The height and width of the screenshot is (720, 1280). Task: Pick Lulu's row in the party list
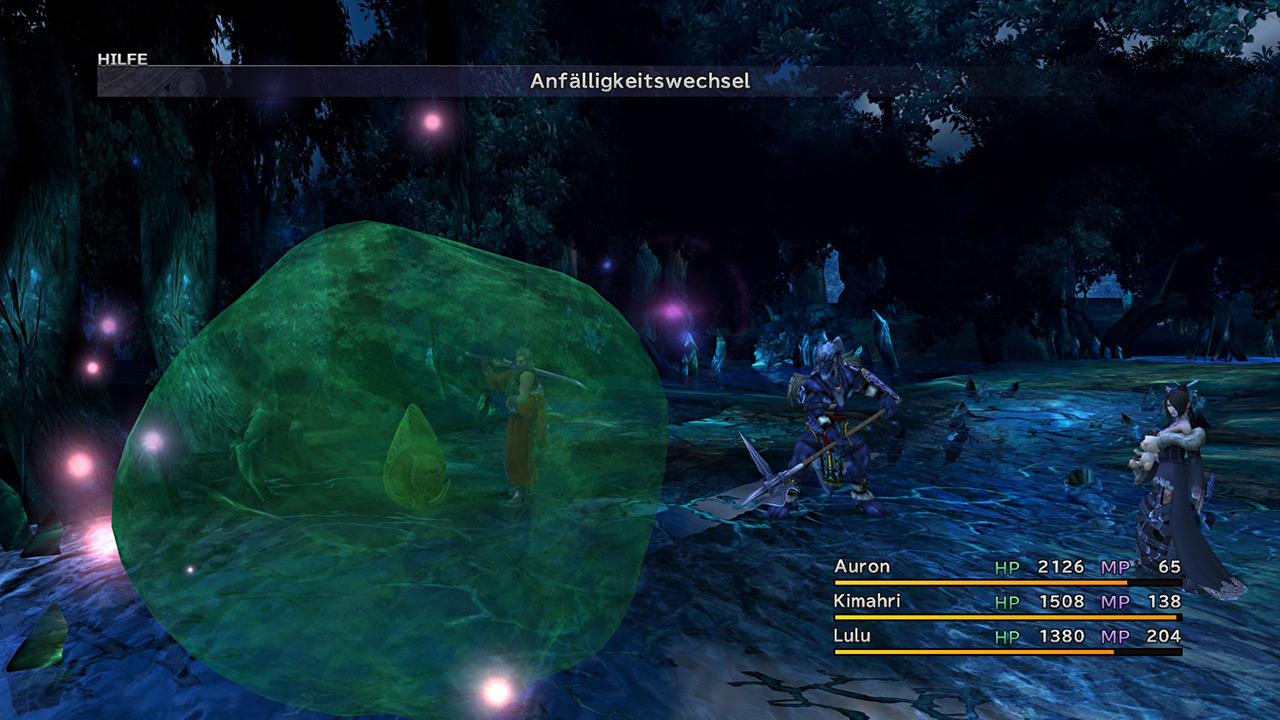point(852,637)
